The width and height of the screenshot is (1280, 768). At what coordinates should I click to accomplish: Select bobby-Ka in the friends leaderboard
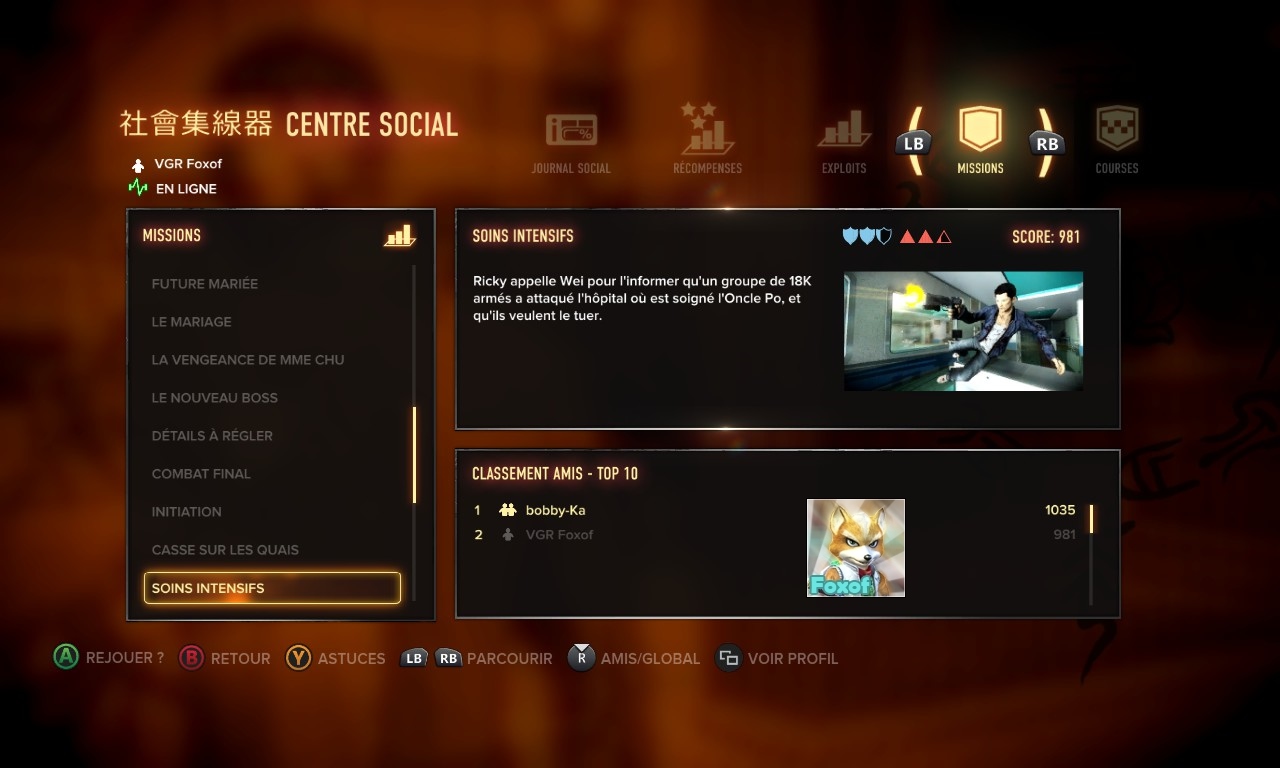[555, 510]
